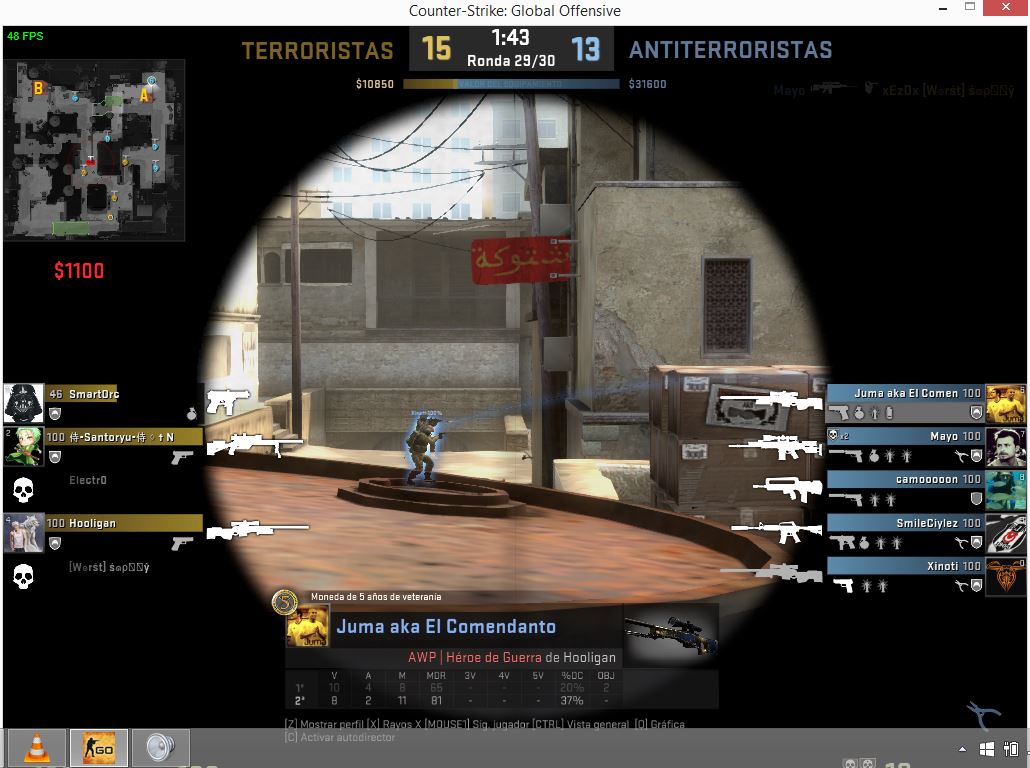
Task: Close the Counter-Strike window
Action: (1005, 10)
